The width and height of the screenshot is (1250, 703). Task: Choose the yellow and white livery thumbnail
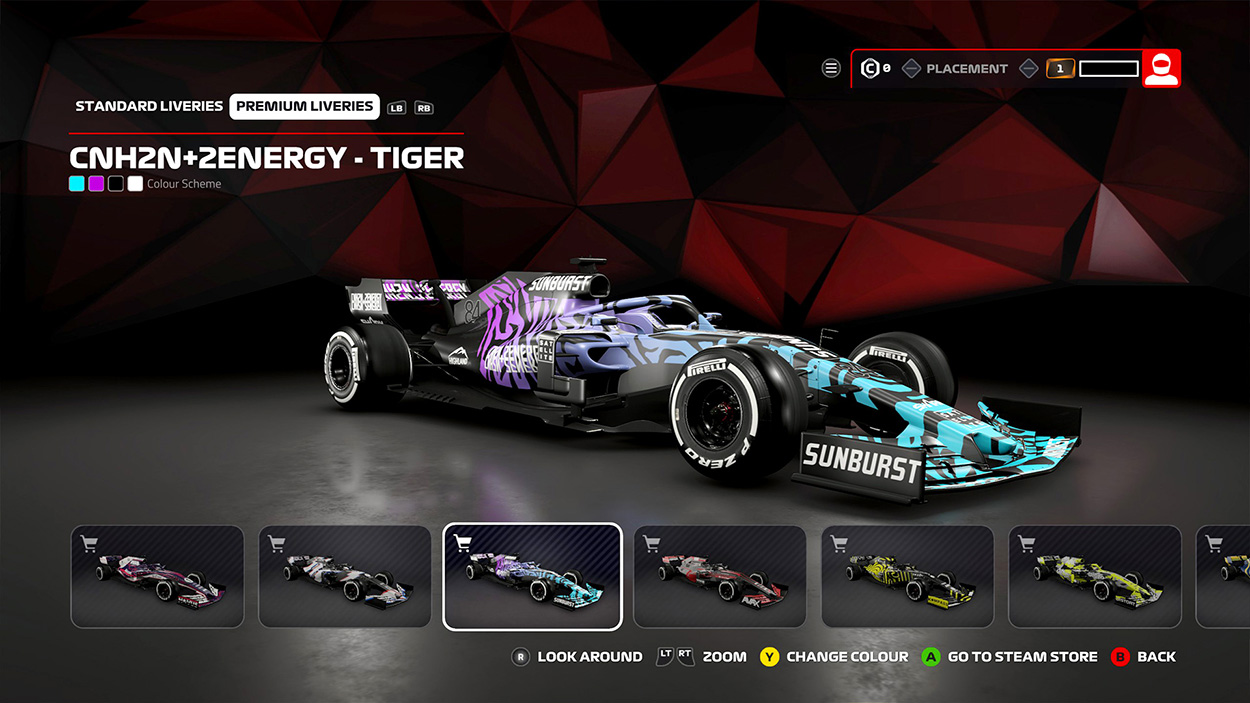tap(1095, 577)
